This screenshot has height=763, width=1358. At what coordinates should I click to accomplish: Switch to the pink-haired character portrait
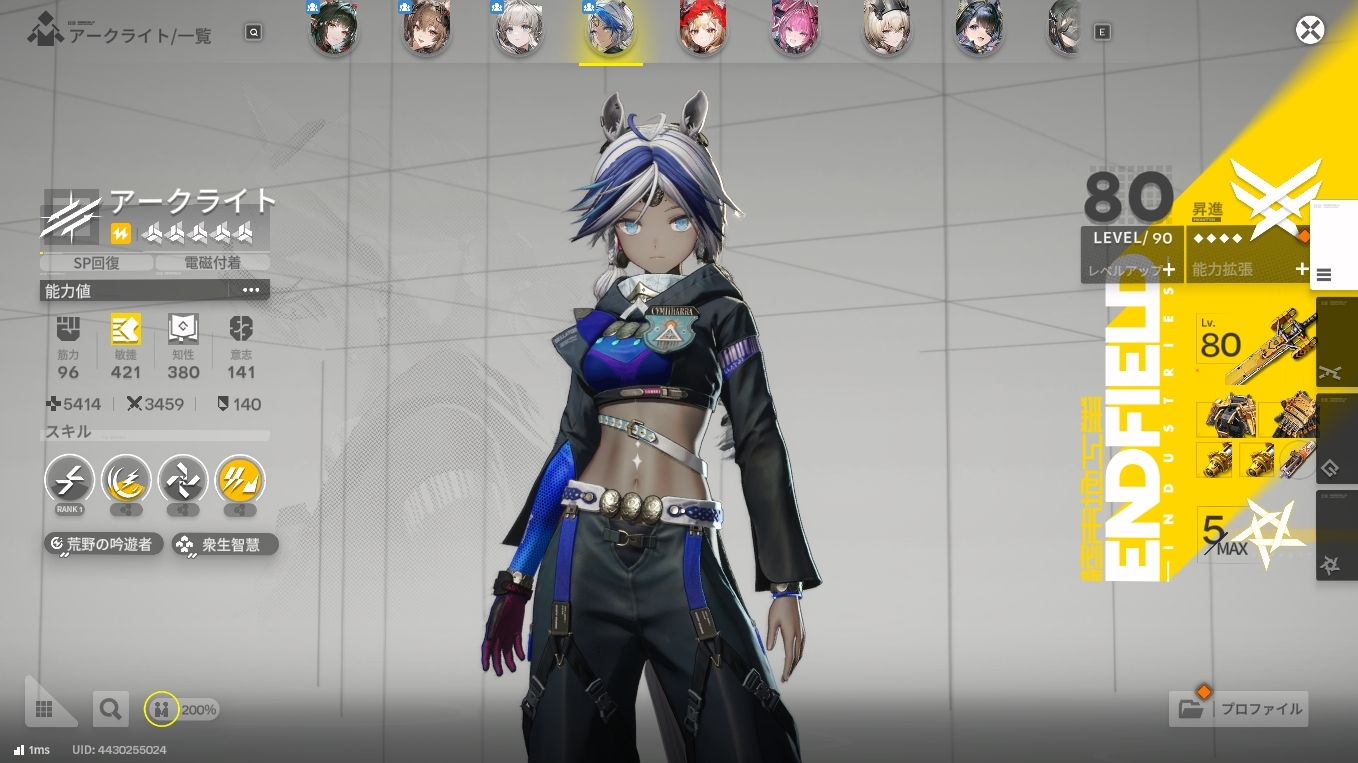click(x=795, y=28)
